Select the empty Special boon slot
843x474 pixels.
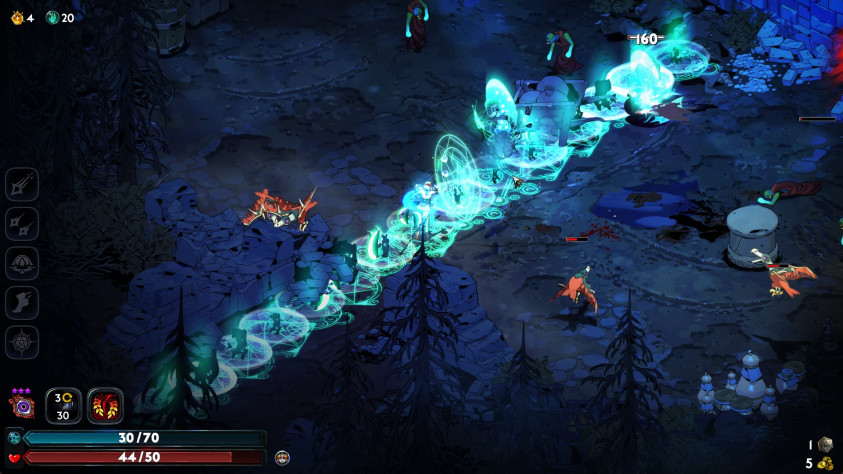tap(22, 223)
